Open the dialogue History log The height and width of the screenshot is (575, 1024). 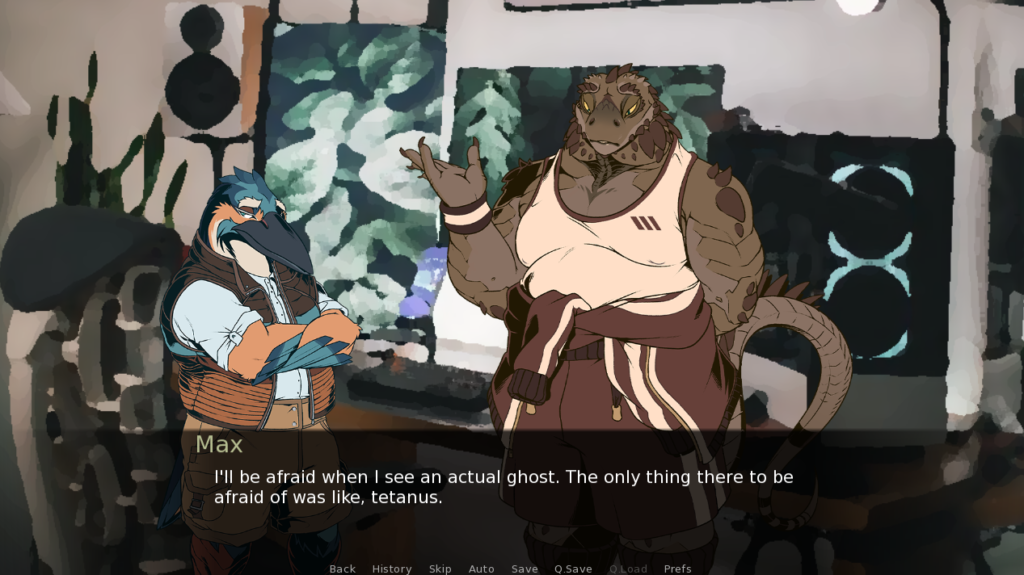392,569
